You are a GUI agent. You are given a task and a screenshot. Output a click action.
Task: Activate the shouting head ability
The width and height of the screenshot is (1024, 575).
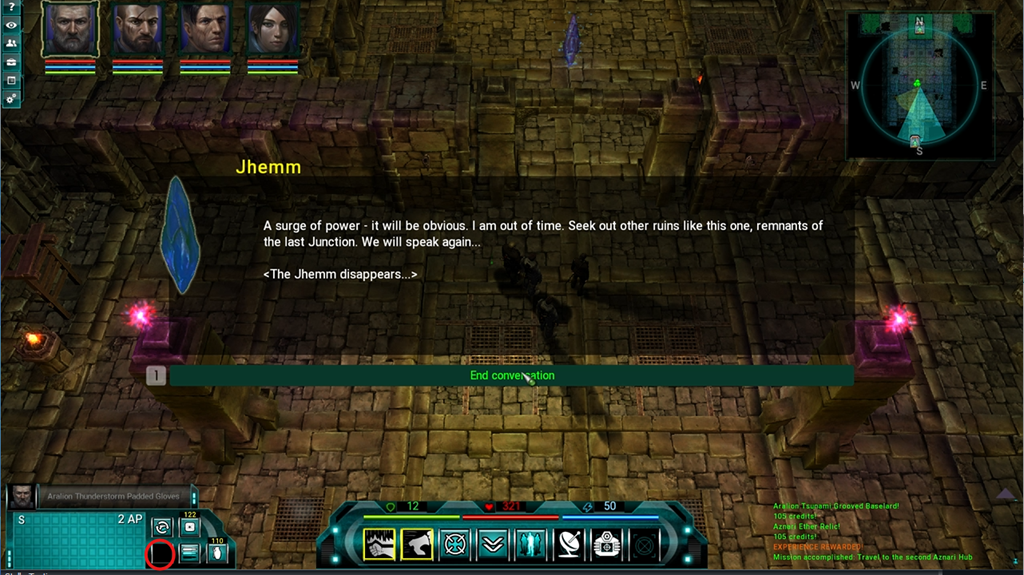click(417, 544)
